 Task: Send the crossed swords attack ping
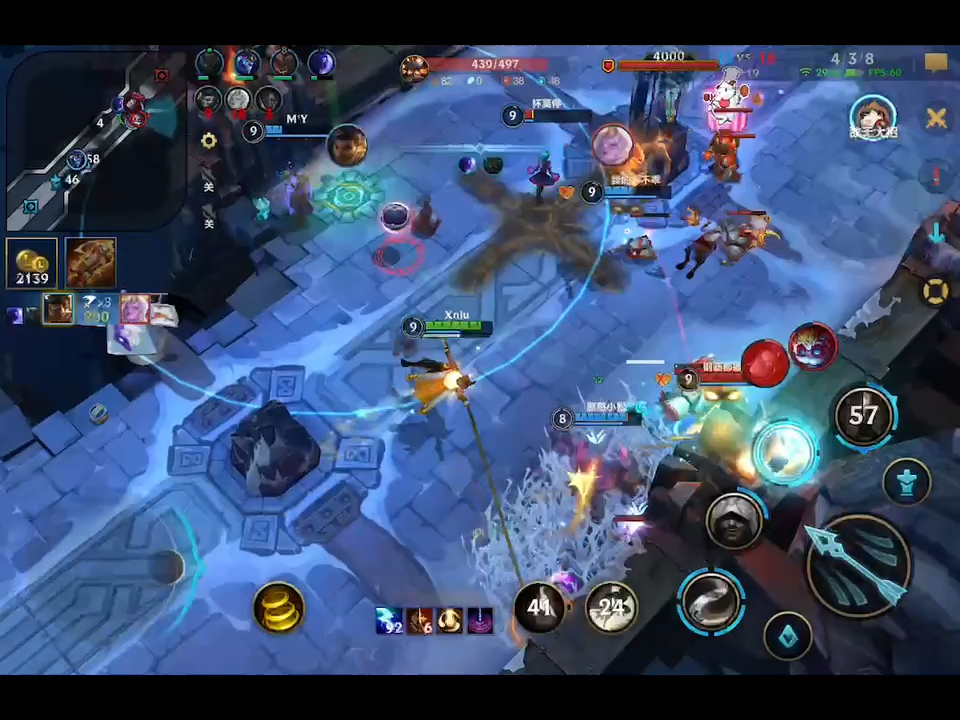coord(936,118)
